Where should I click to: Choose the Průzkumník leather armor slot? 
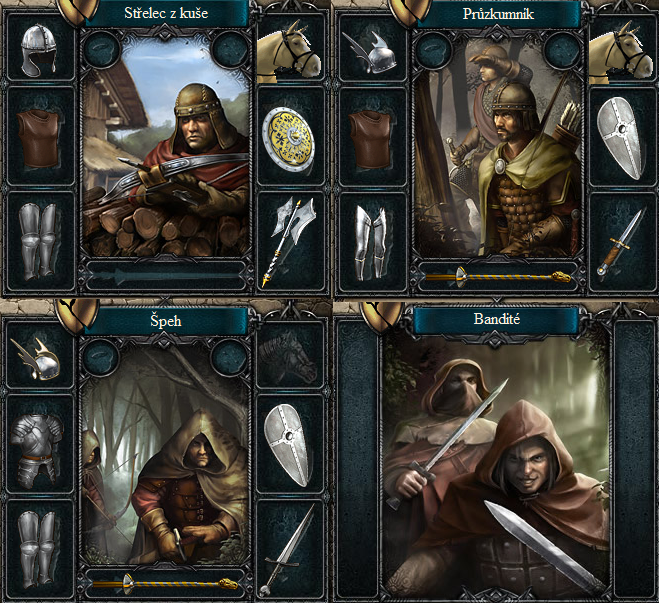[373, 137]
